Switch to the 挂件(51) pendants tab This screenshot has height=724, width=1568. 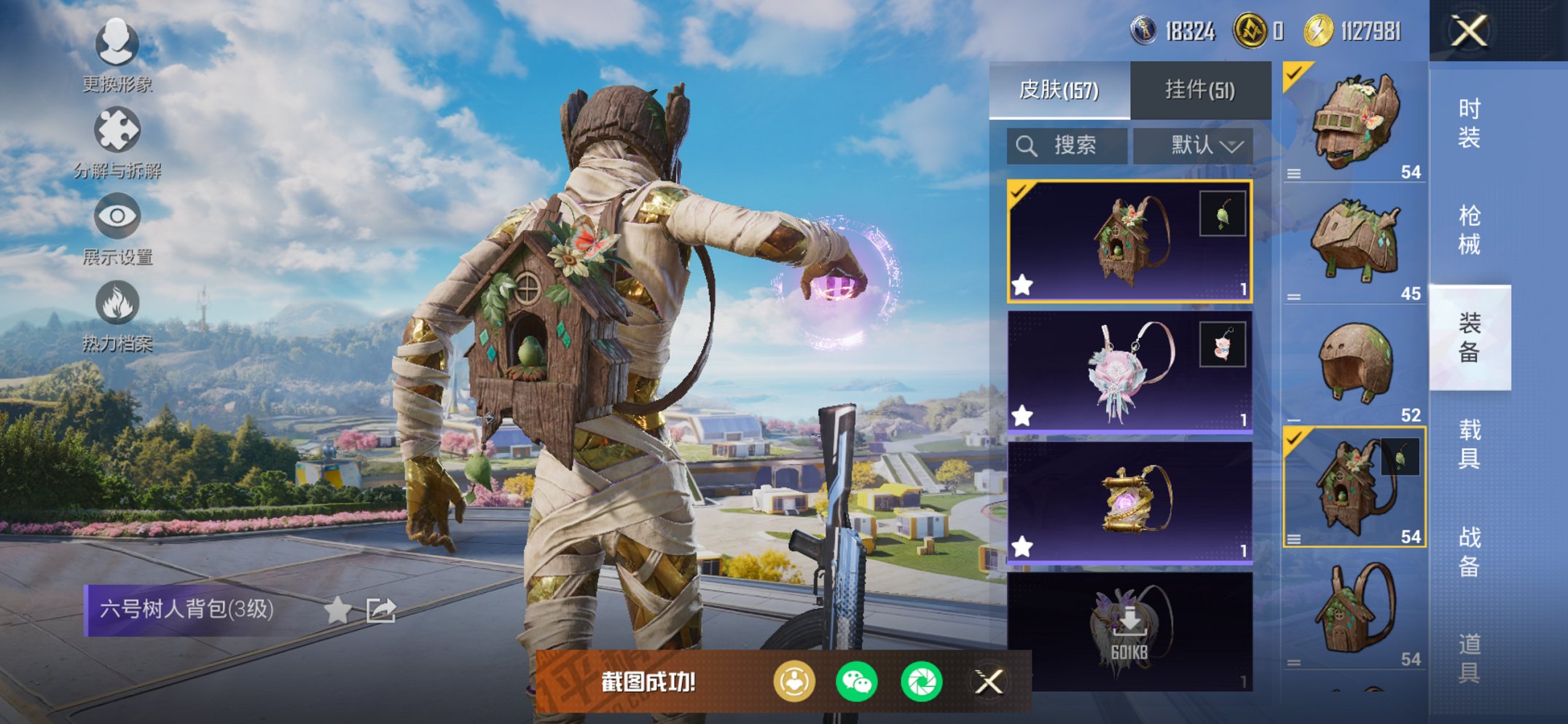pyautogui.click(x=1200, y=90)
